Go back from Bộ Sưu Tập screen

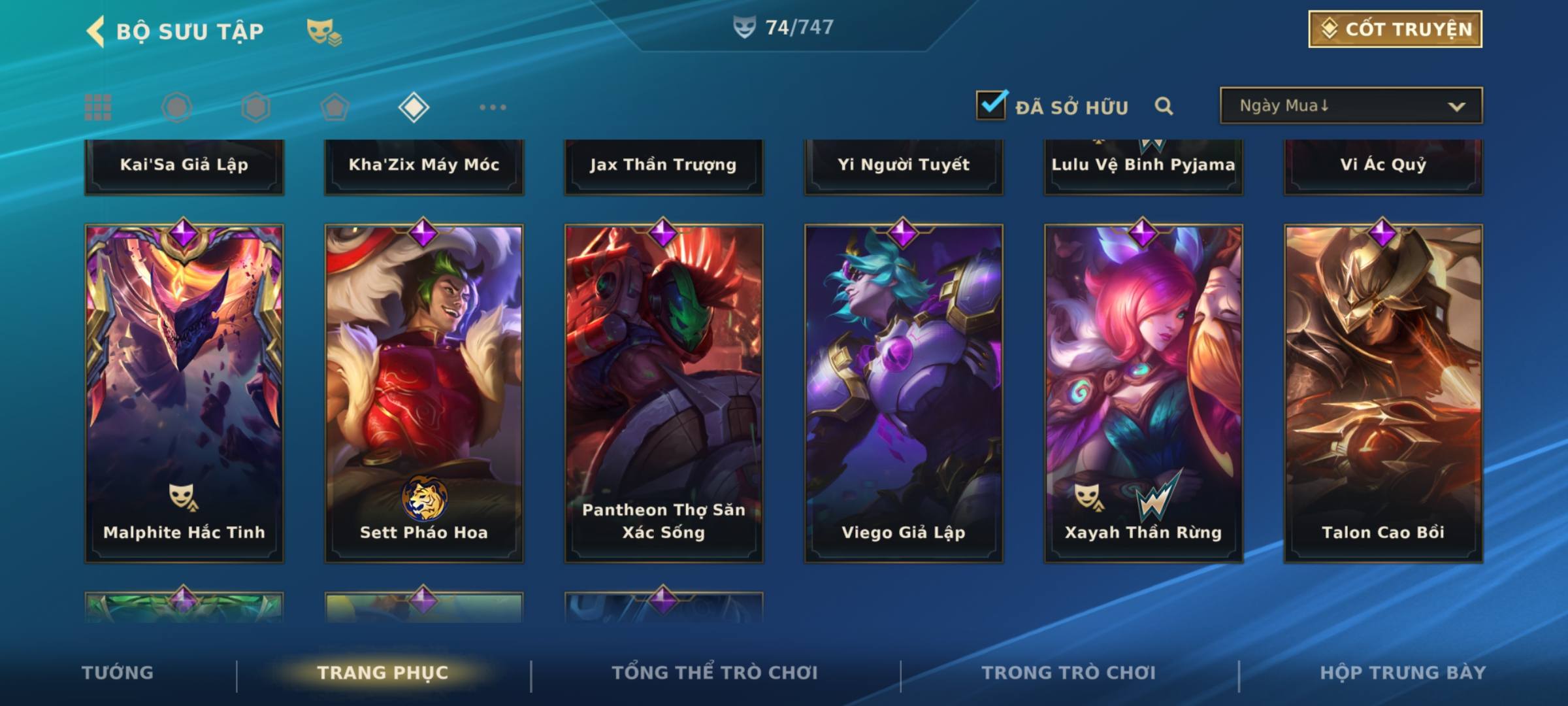(97, 31)
